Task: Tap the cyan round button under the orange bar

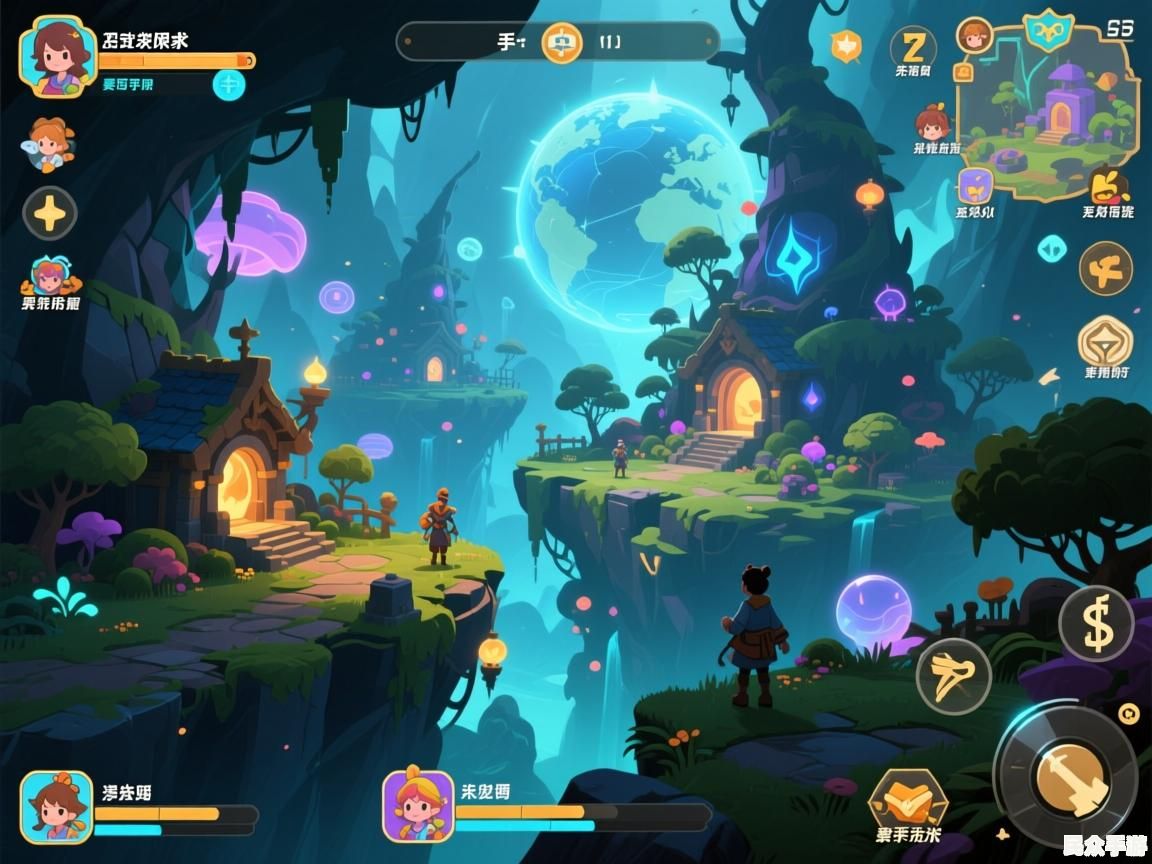Action: pyautogui.click(x=229, y=85)
